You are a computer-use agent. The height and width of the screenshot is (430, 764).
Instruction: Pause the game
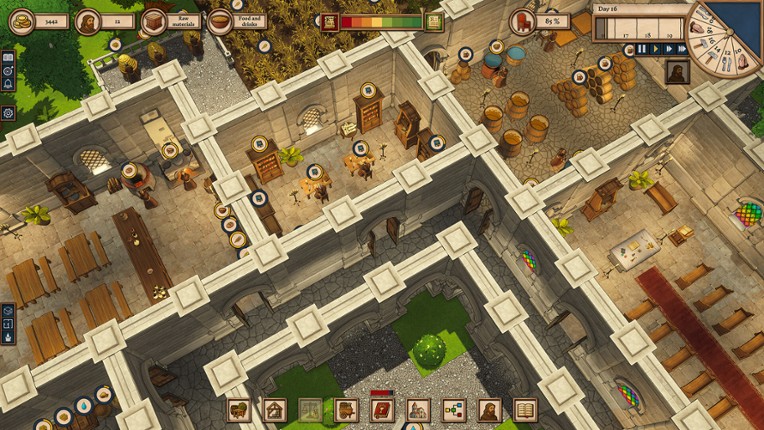(x=642, y=48)
